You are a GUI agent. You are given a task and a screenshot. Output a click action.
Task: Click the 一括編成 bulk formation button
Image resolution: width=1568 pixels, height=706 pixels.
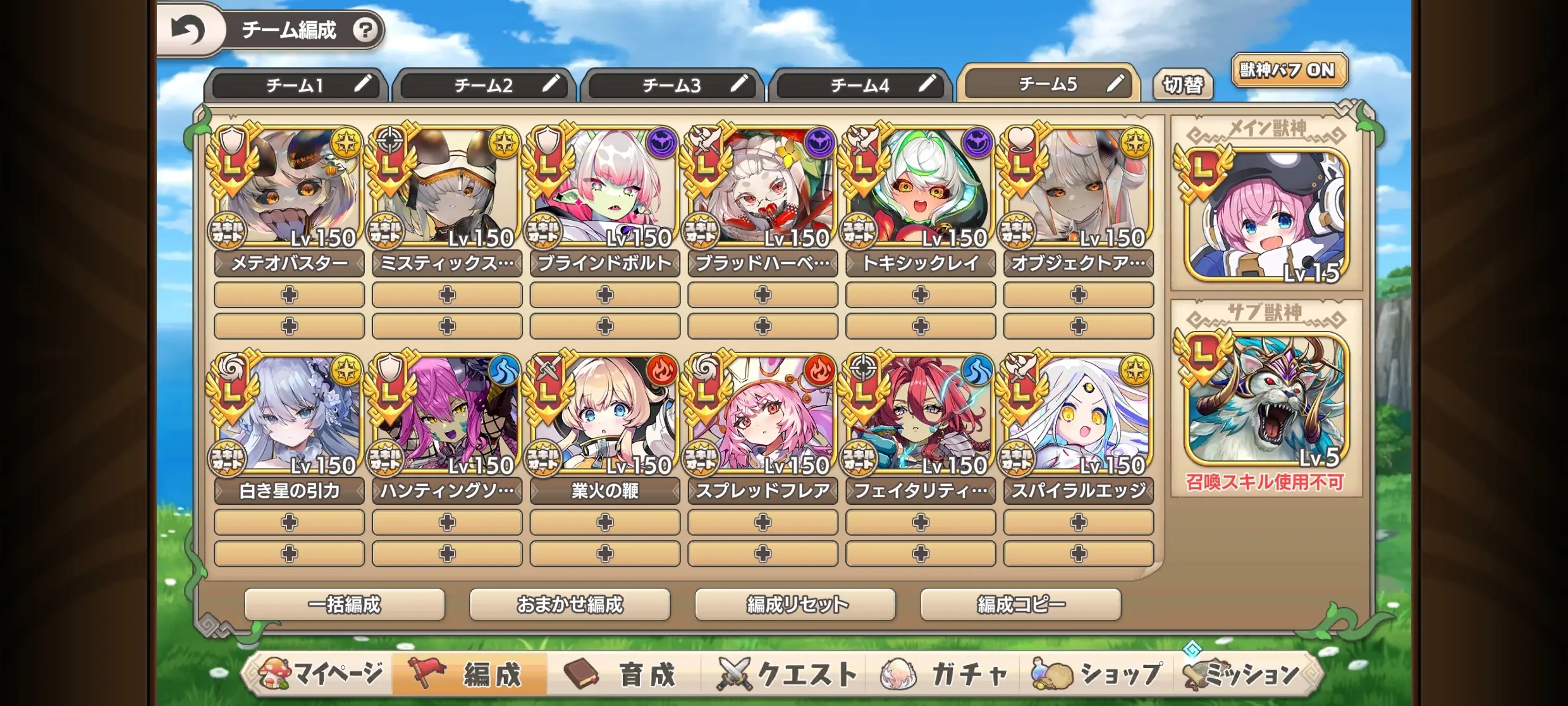click(x=345, y=605)
